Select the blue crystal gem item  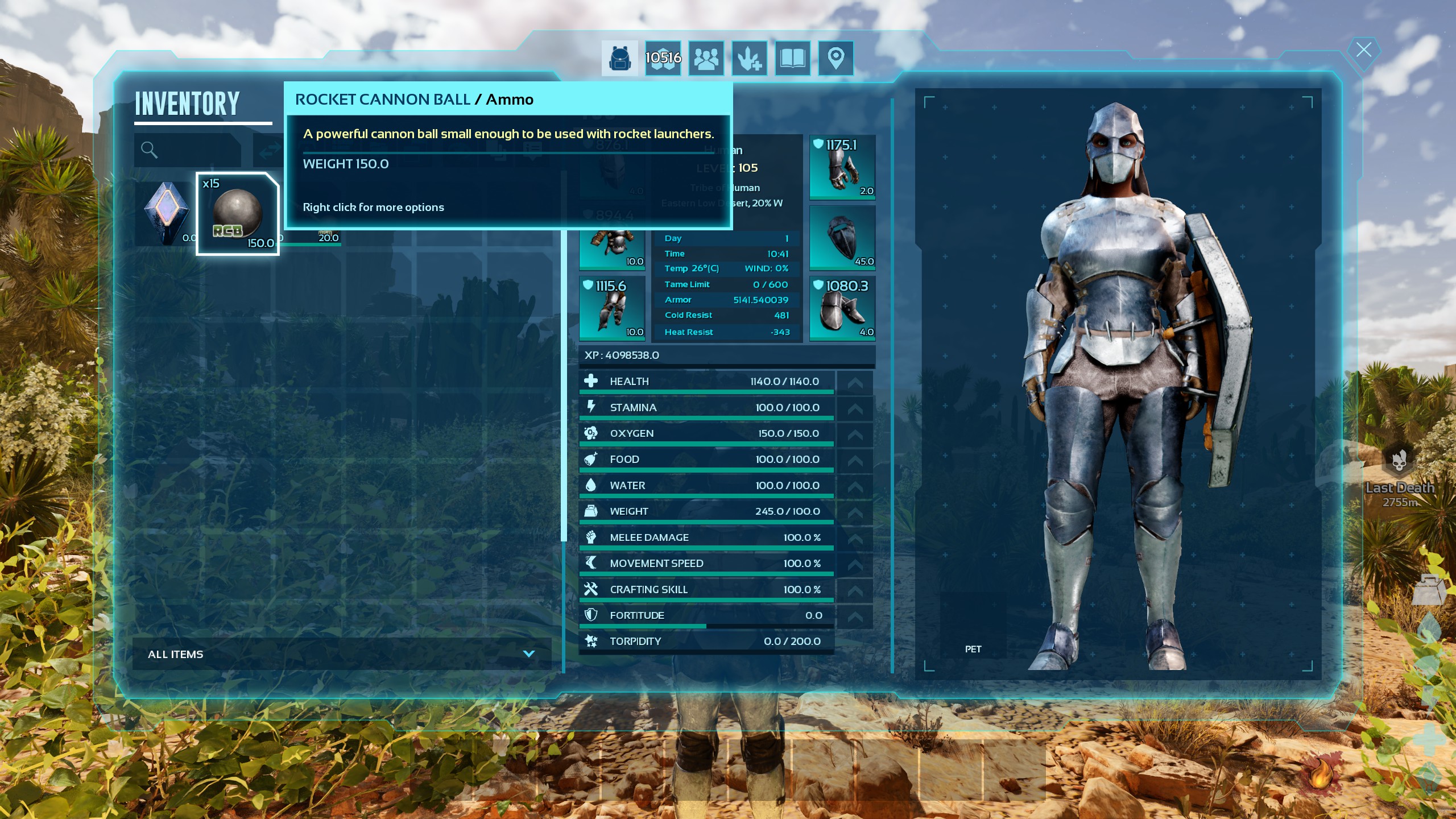pyautogui.click(x=166, y=214)
